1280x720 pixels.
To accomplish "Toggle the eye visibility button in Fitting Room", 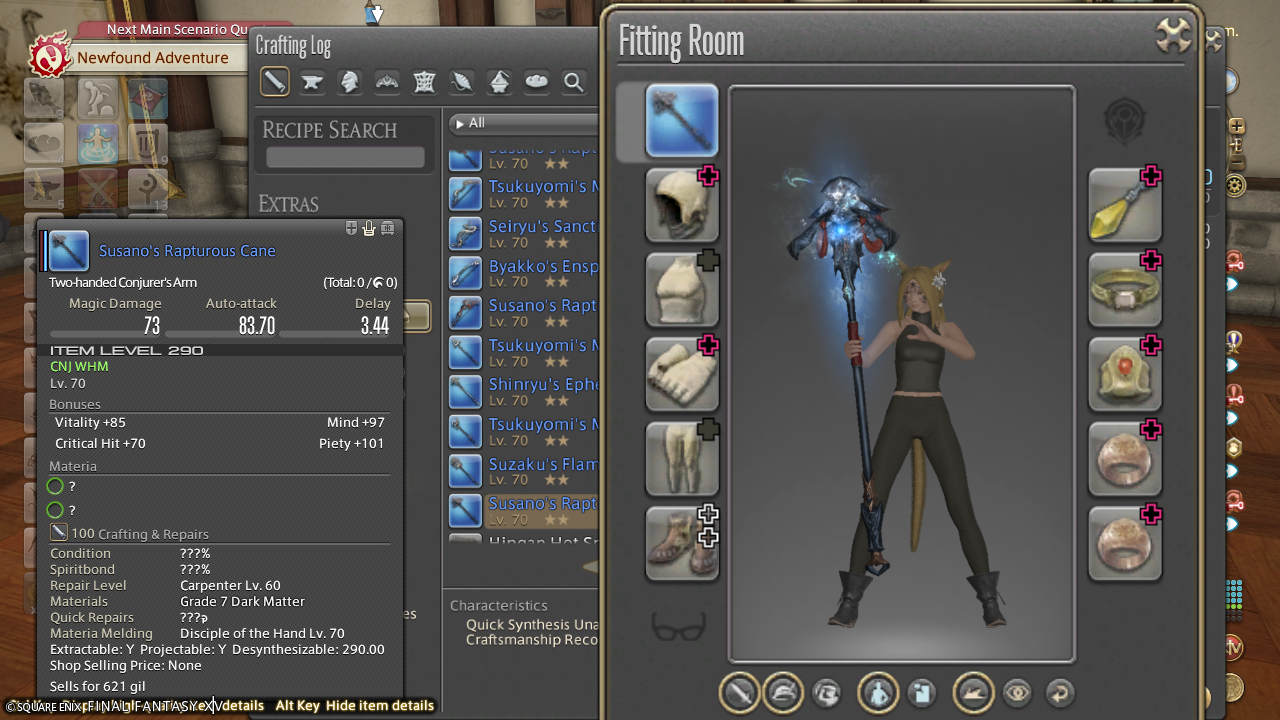I will coord(1017,692).
